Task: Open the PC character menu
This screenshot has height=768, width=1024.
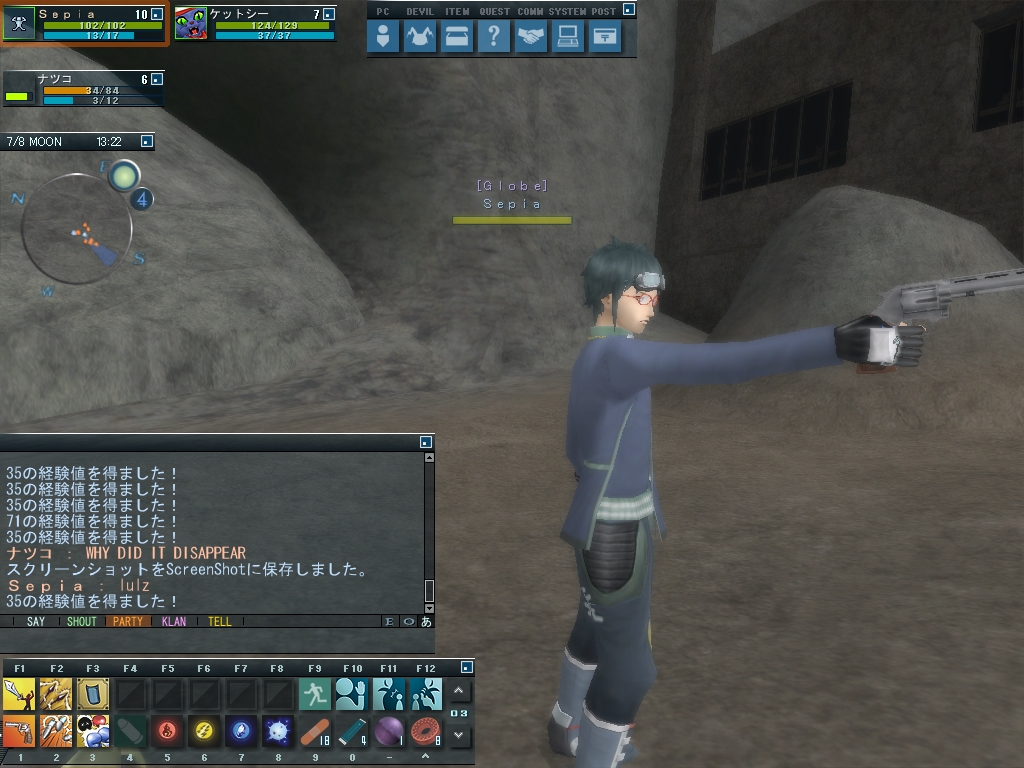Action: pyautogui.click(x=384, y=38)
